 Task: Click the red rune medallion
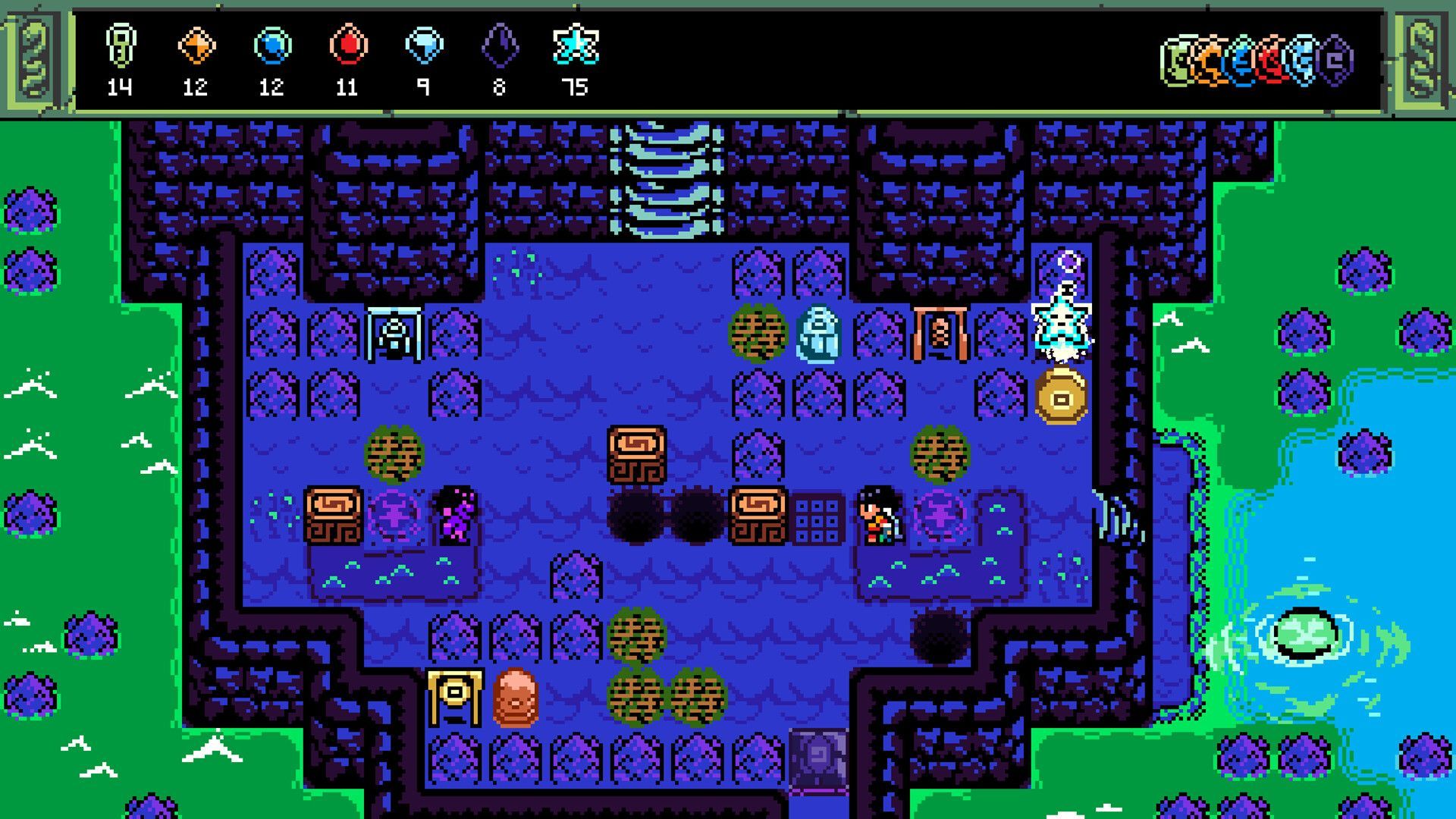click(x=1273, y=61)
